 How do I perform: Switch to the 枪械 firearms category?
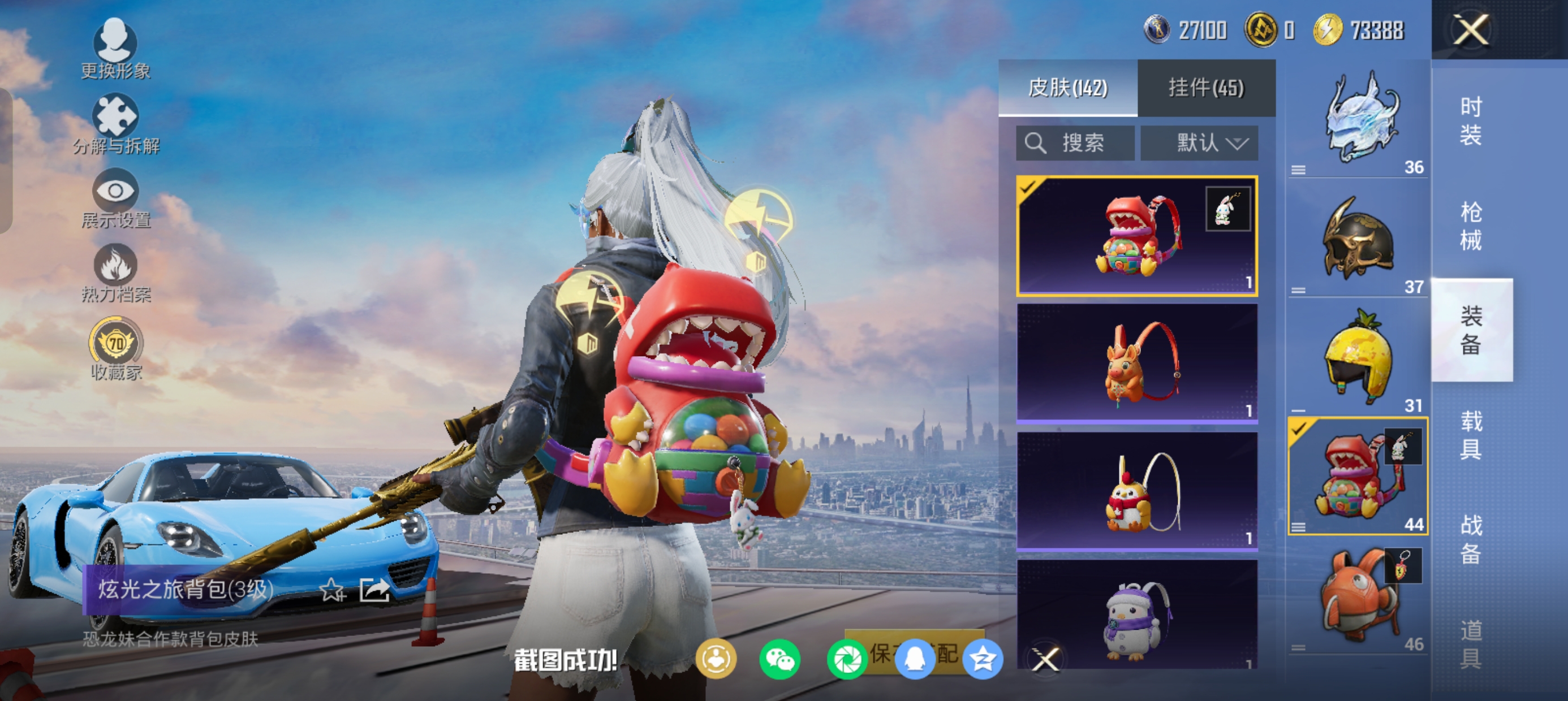1471,226
